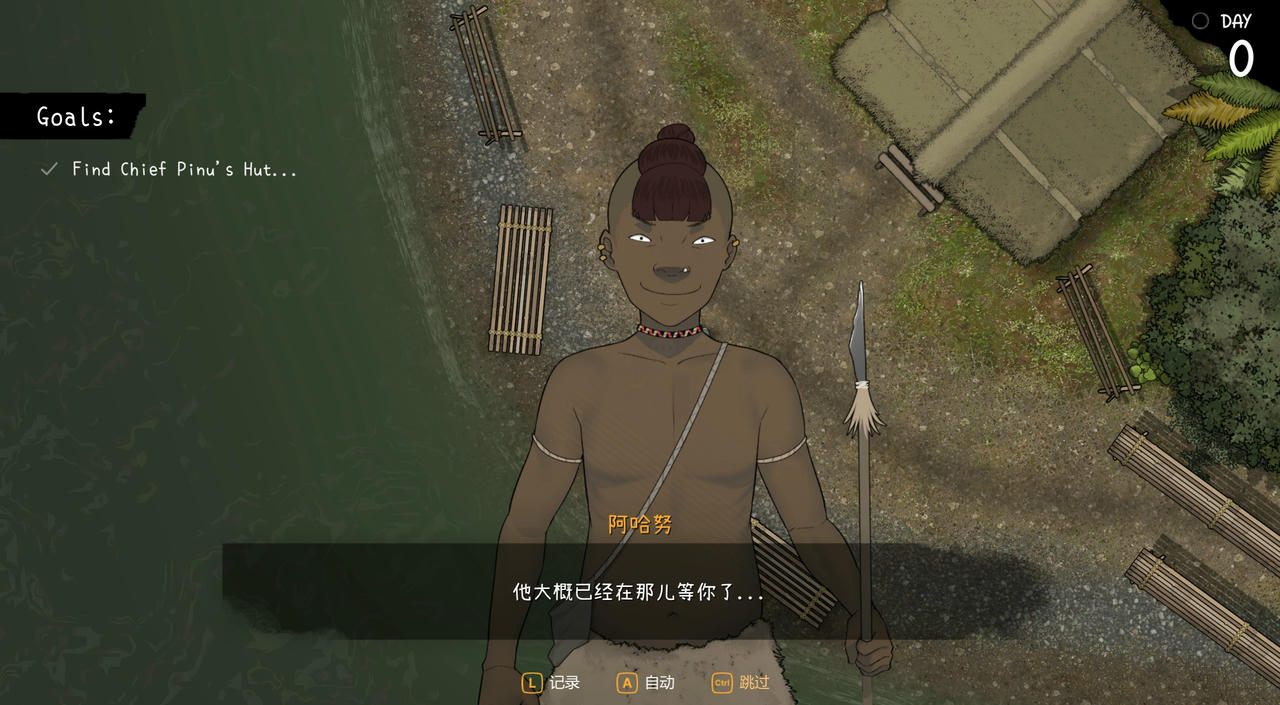Viewport: 1280px width, 705px height.
Task: Open the 记录 dialogue log
Action: pyautogui.click(x=551, y=683)
